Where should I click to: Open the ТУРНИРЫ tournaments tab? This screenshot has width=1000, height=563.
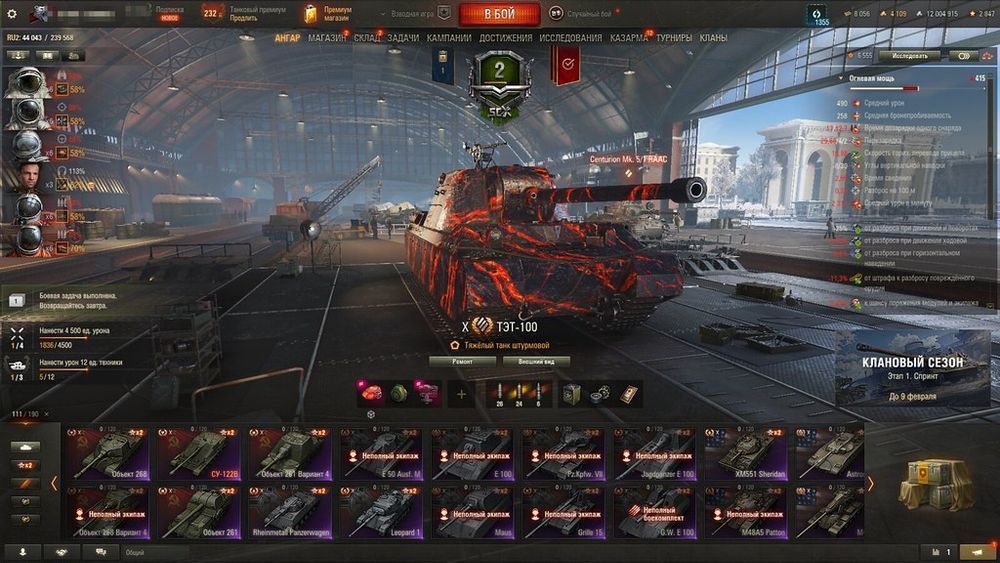[674, 38]
